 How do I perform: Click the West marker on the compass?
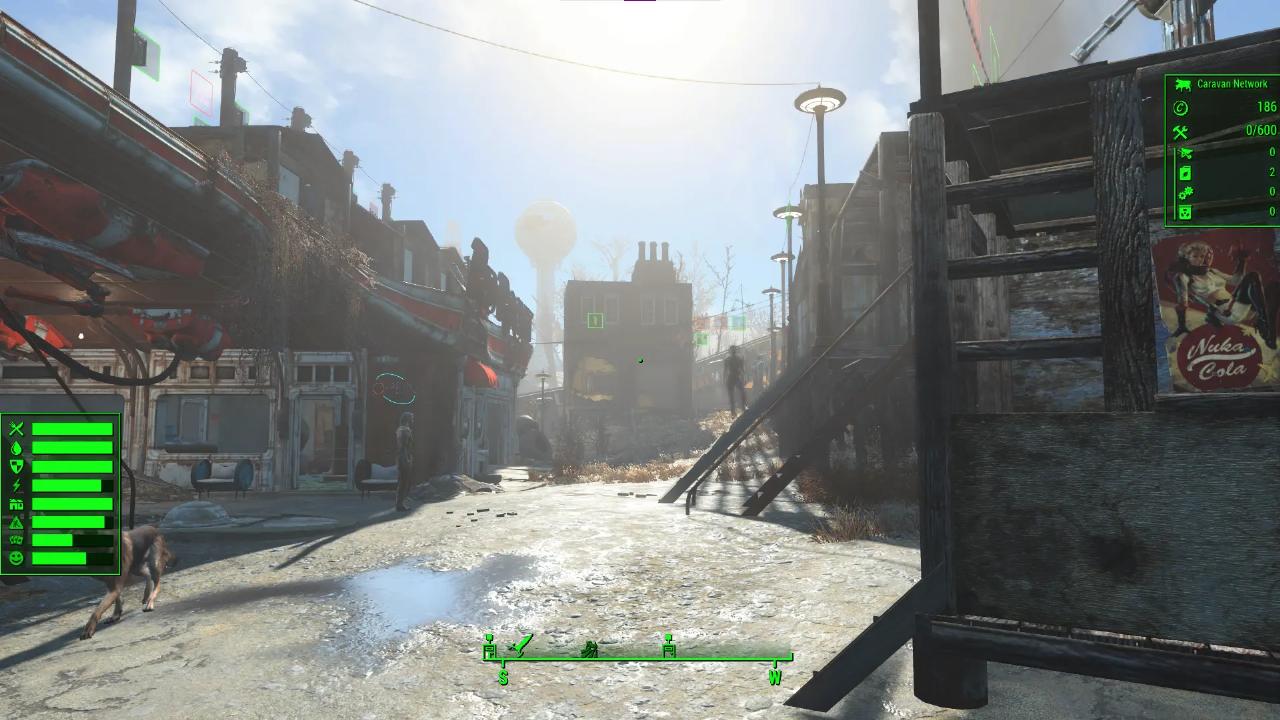pyautogui.click(x=774, y=678)
